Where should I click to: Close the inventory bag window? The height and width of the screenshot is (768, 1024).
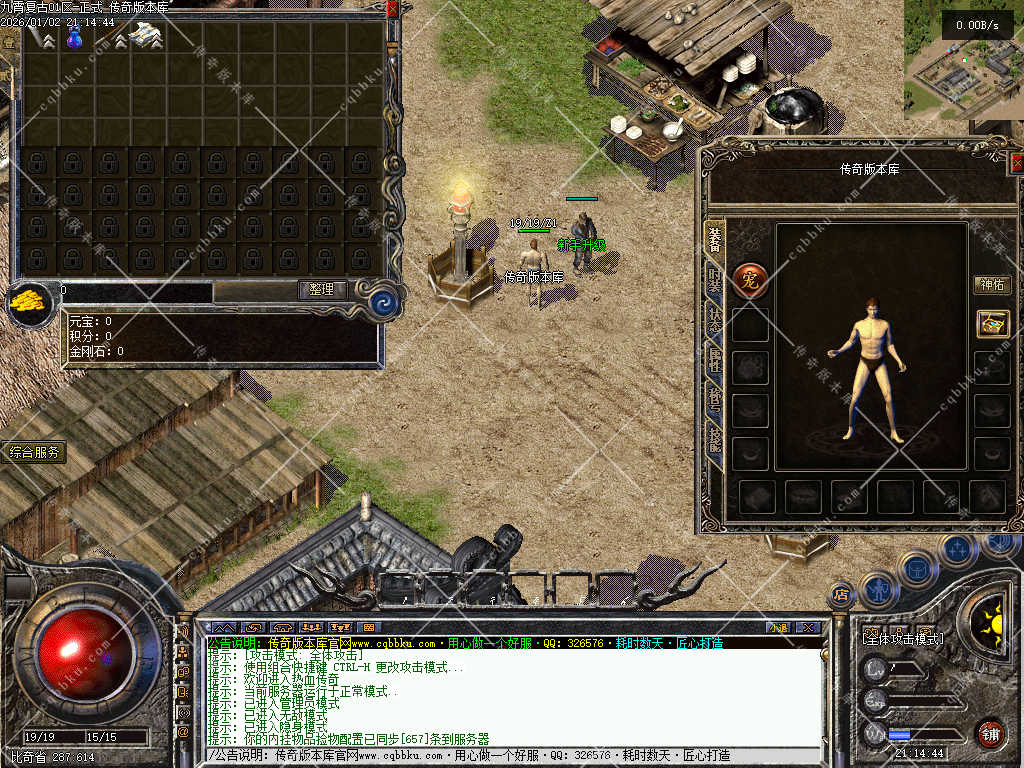[392, 8]
